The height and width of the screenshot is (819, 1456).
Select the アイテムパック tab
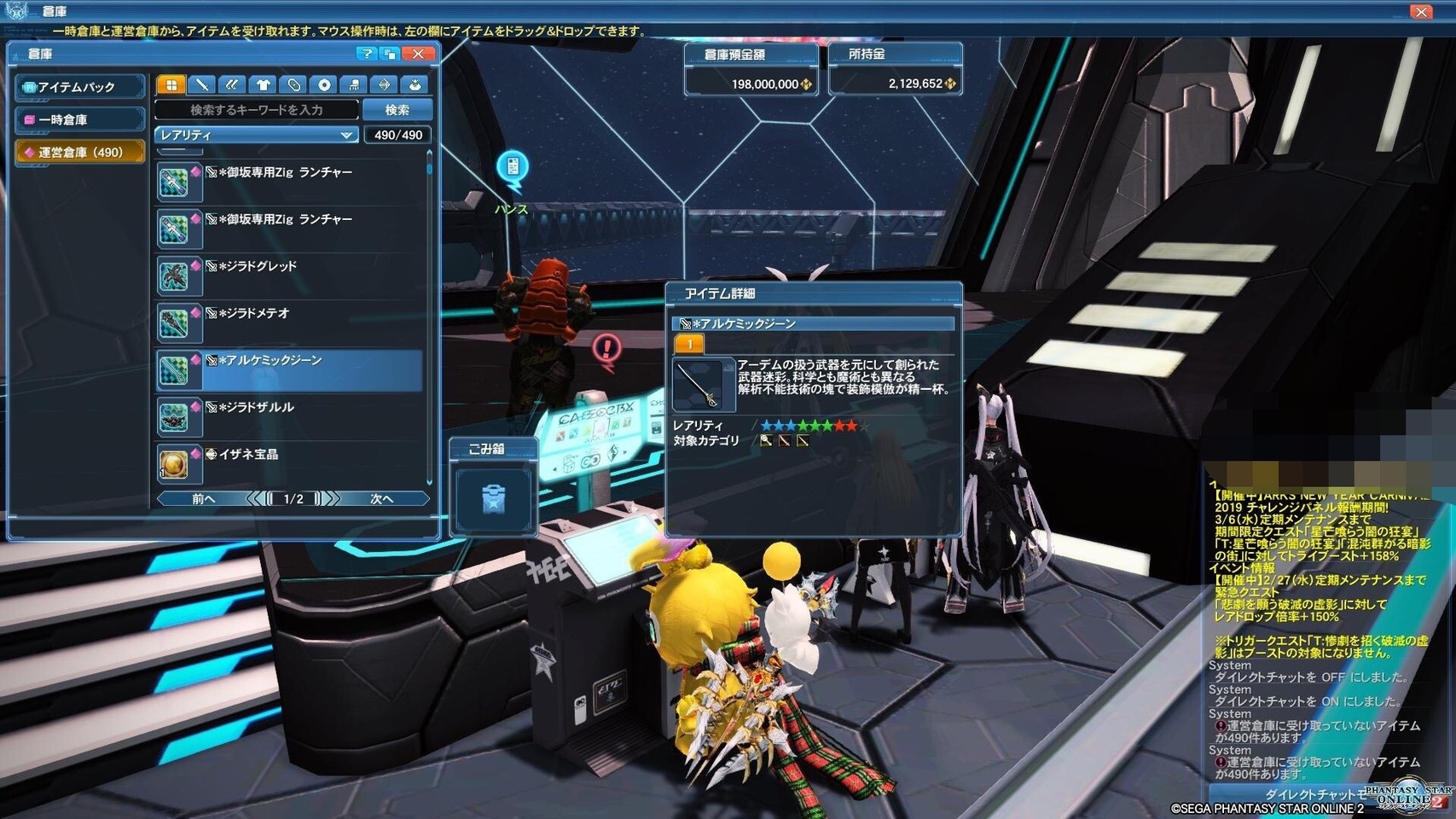click(x=80, y=87)
